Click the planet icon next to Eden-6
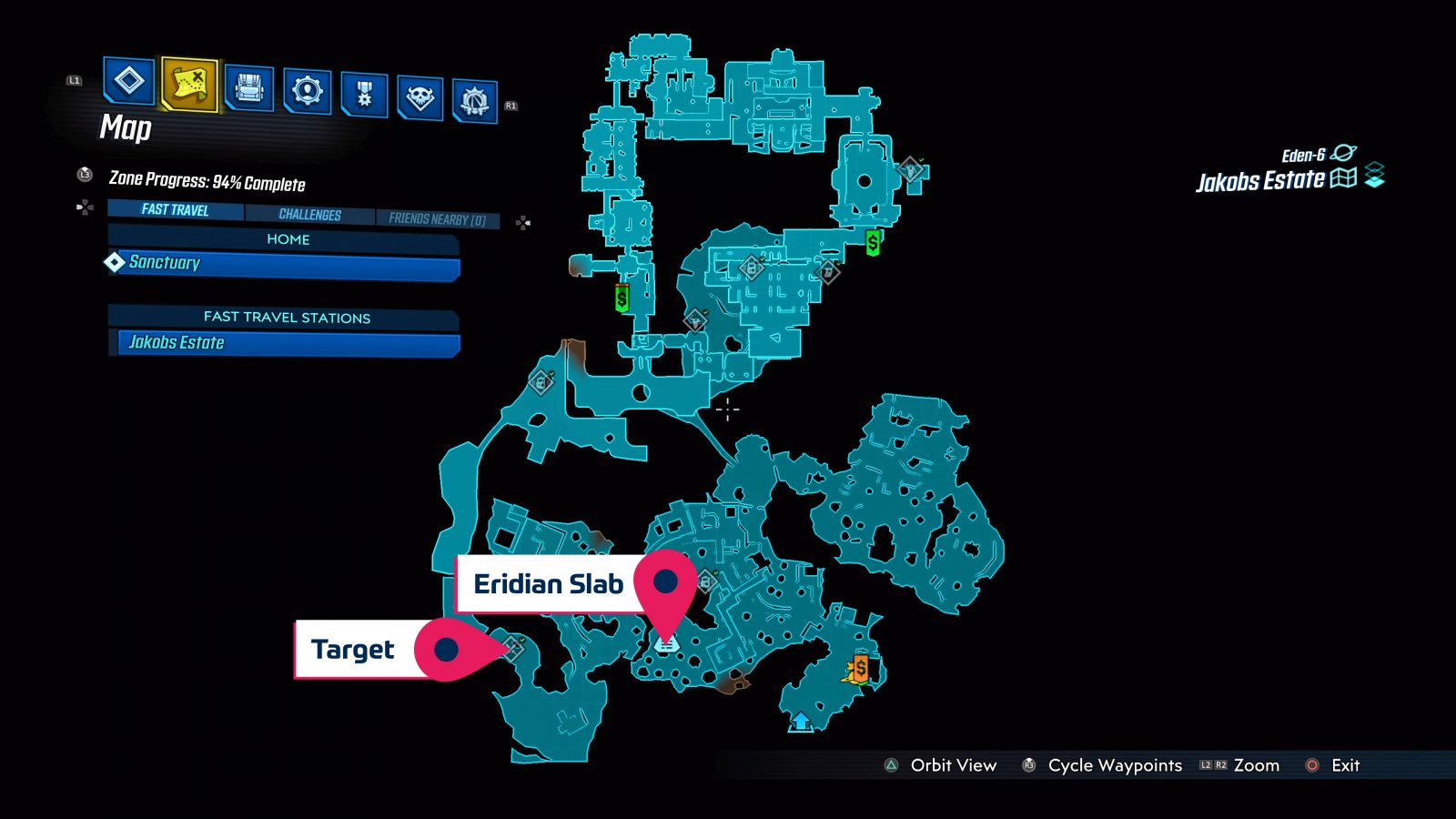Image resolution: width=1456 pixels, height=819 pixels. [x=1345, y=154]
